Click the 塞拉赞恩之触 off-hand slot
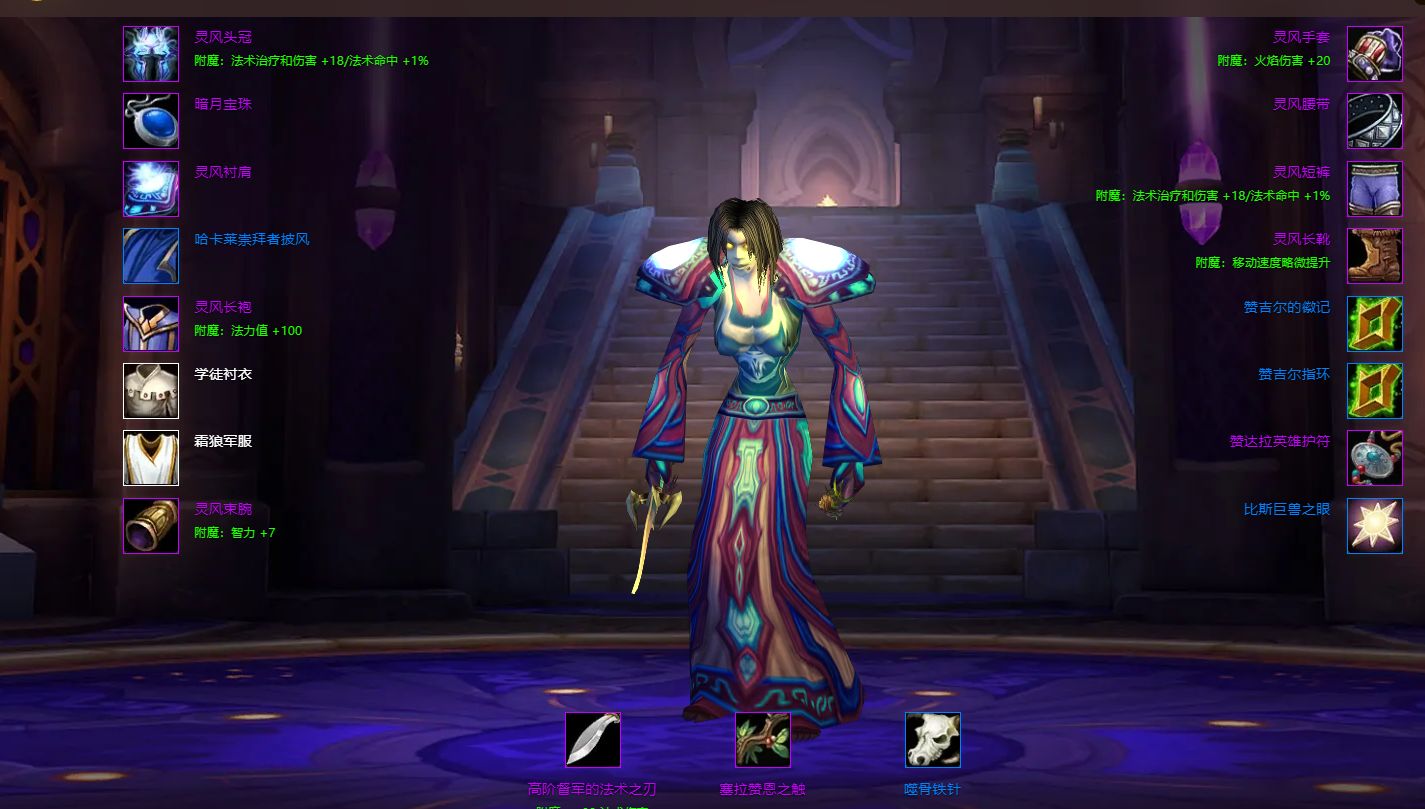 [763, 740]
